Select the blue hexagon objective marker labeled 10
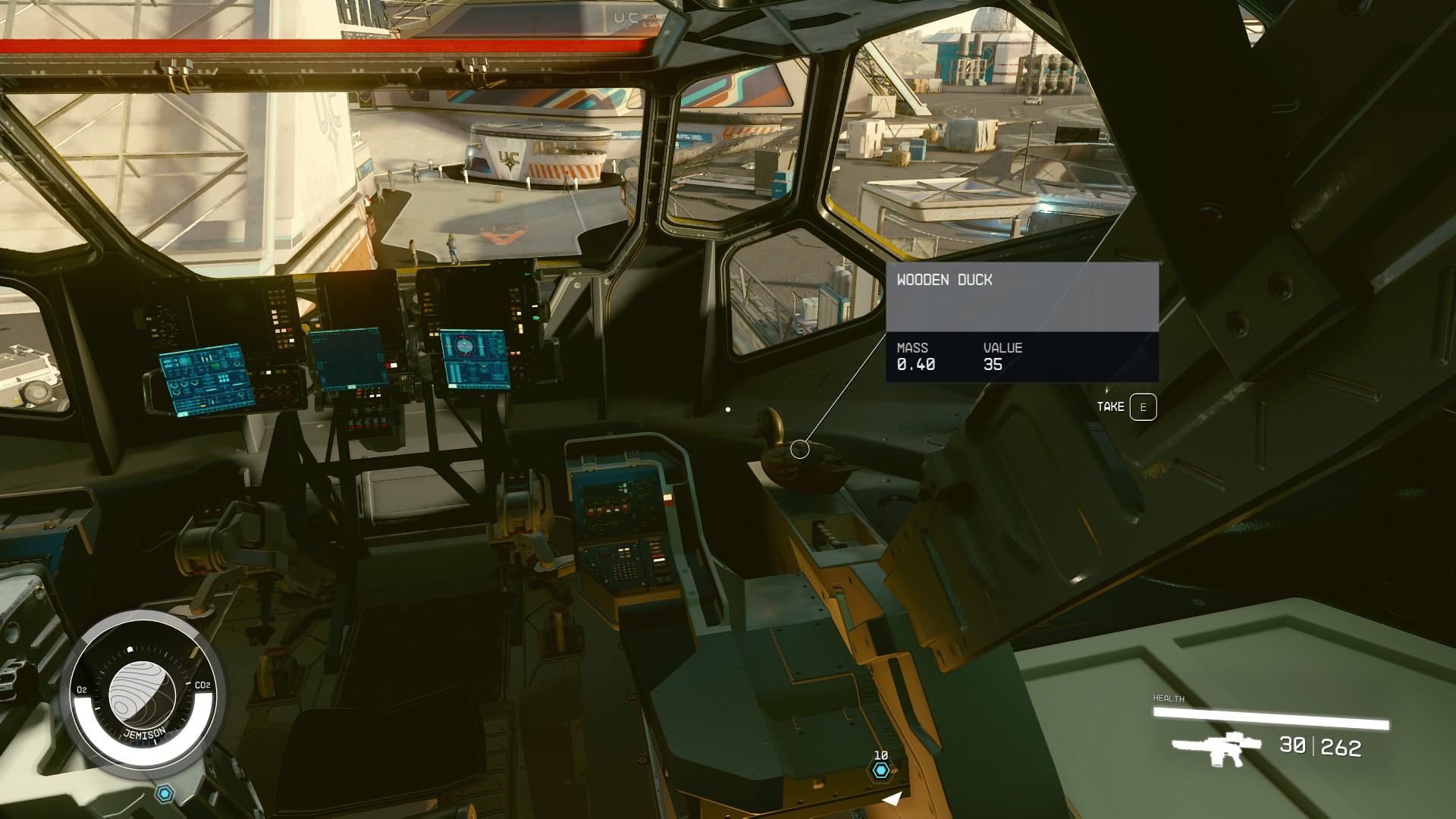1456x819 pixels. [880, 770]
